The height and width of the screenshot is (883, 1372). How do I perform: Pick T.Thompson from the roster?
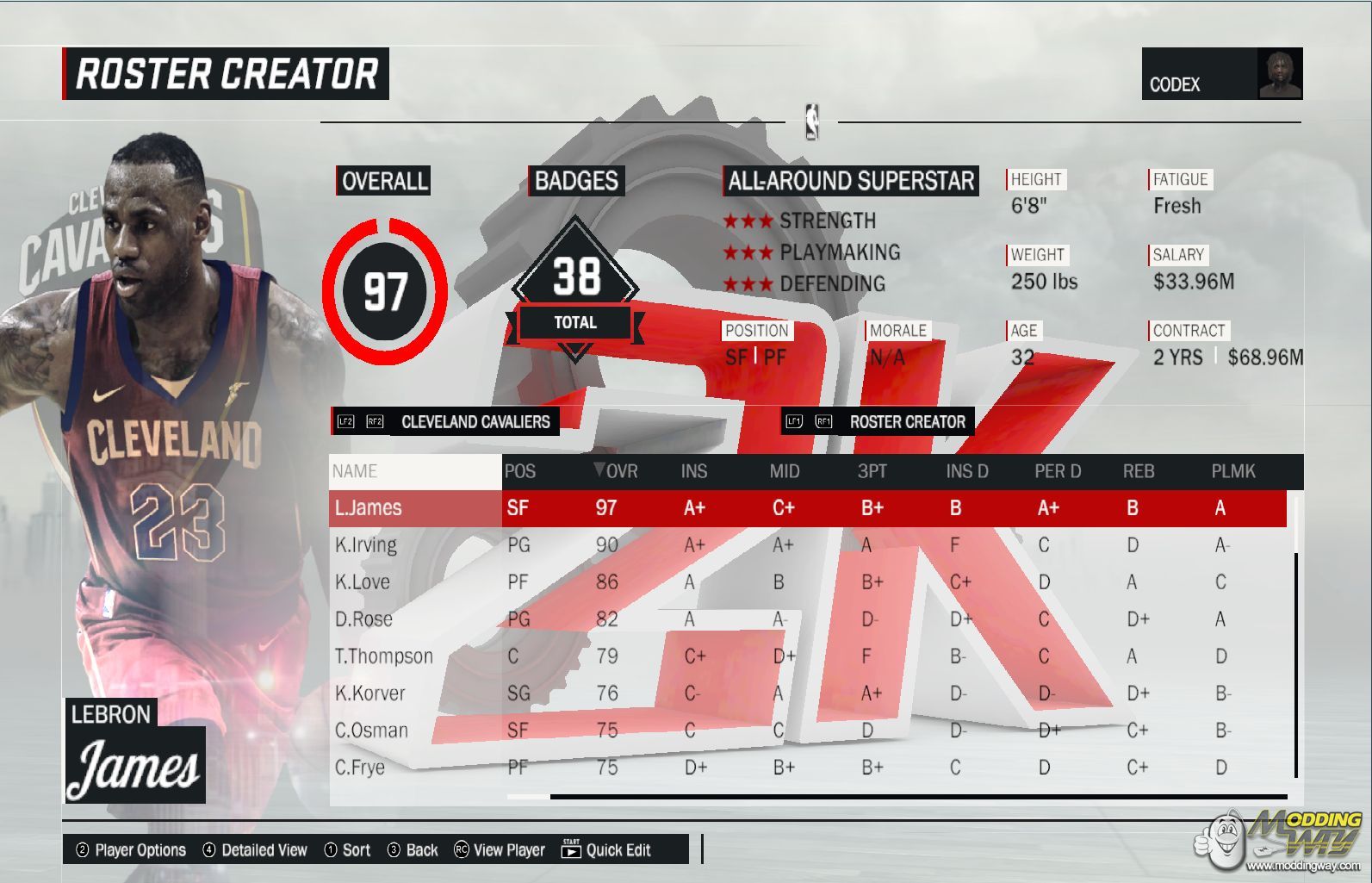pyautogui.click(x=383, y=656)
